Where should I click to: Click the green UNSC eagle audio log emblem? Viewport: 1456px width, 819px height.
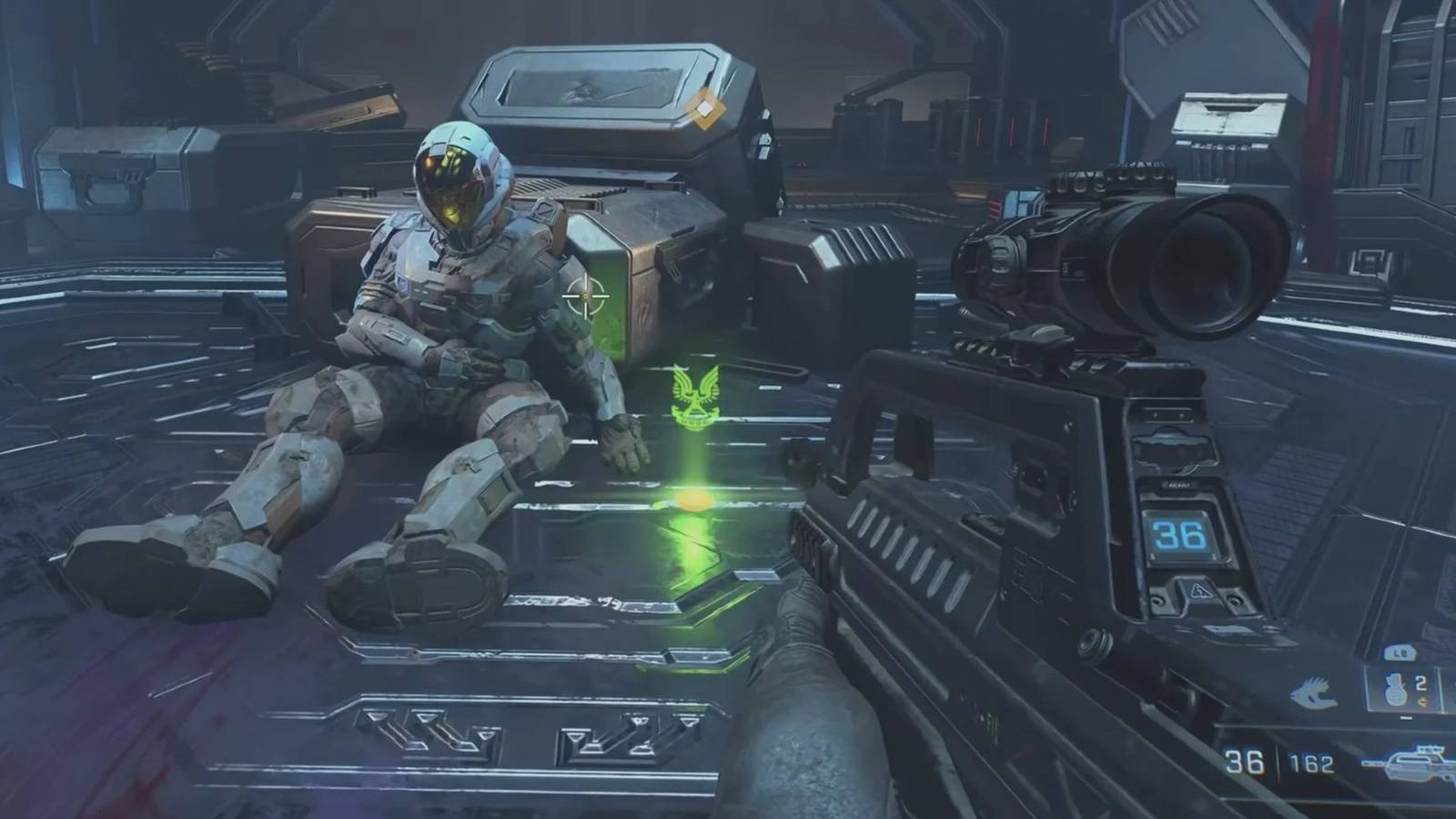pos(693,396)
